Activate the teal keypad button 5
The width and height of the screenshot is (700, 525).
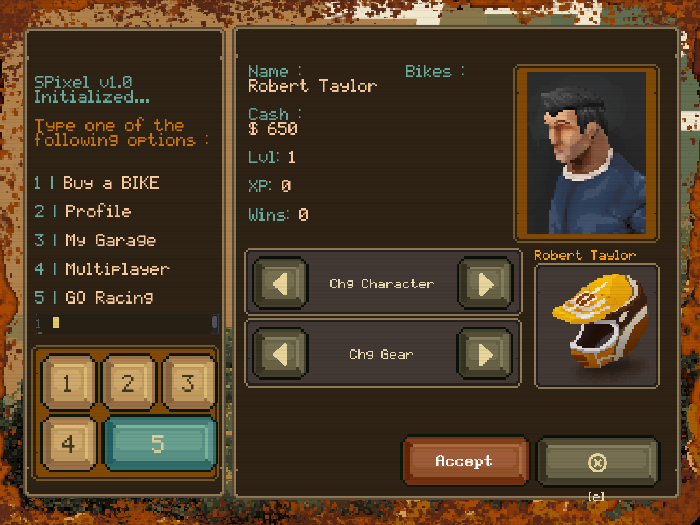[x=158, y=443]
